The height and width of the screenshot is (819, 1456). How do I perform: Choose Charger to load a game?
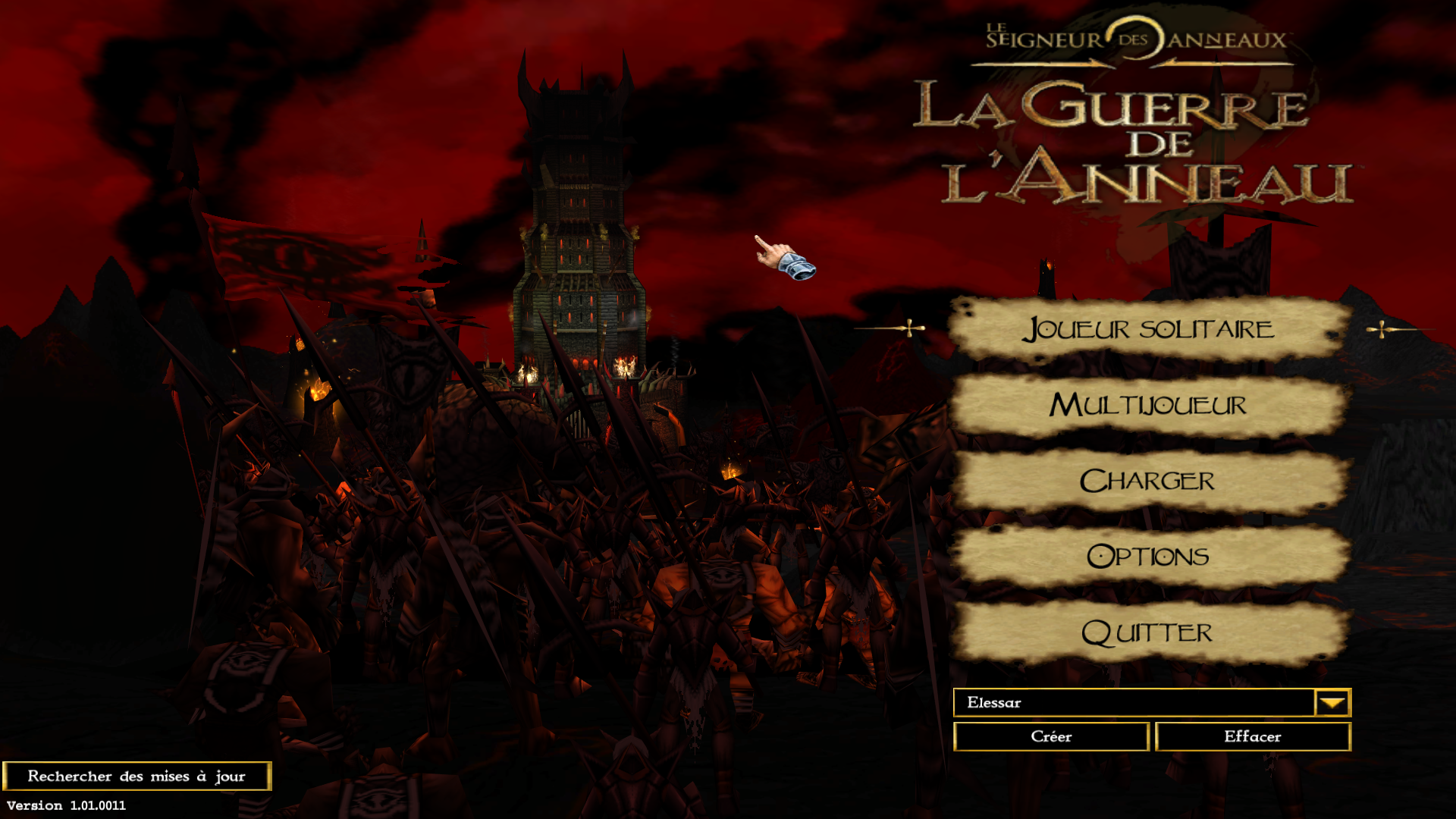[x=1148, y=481]
